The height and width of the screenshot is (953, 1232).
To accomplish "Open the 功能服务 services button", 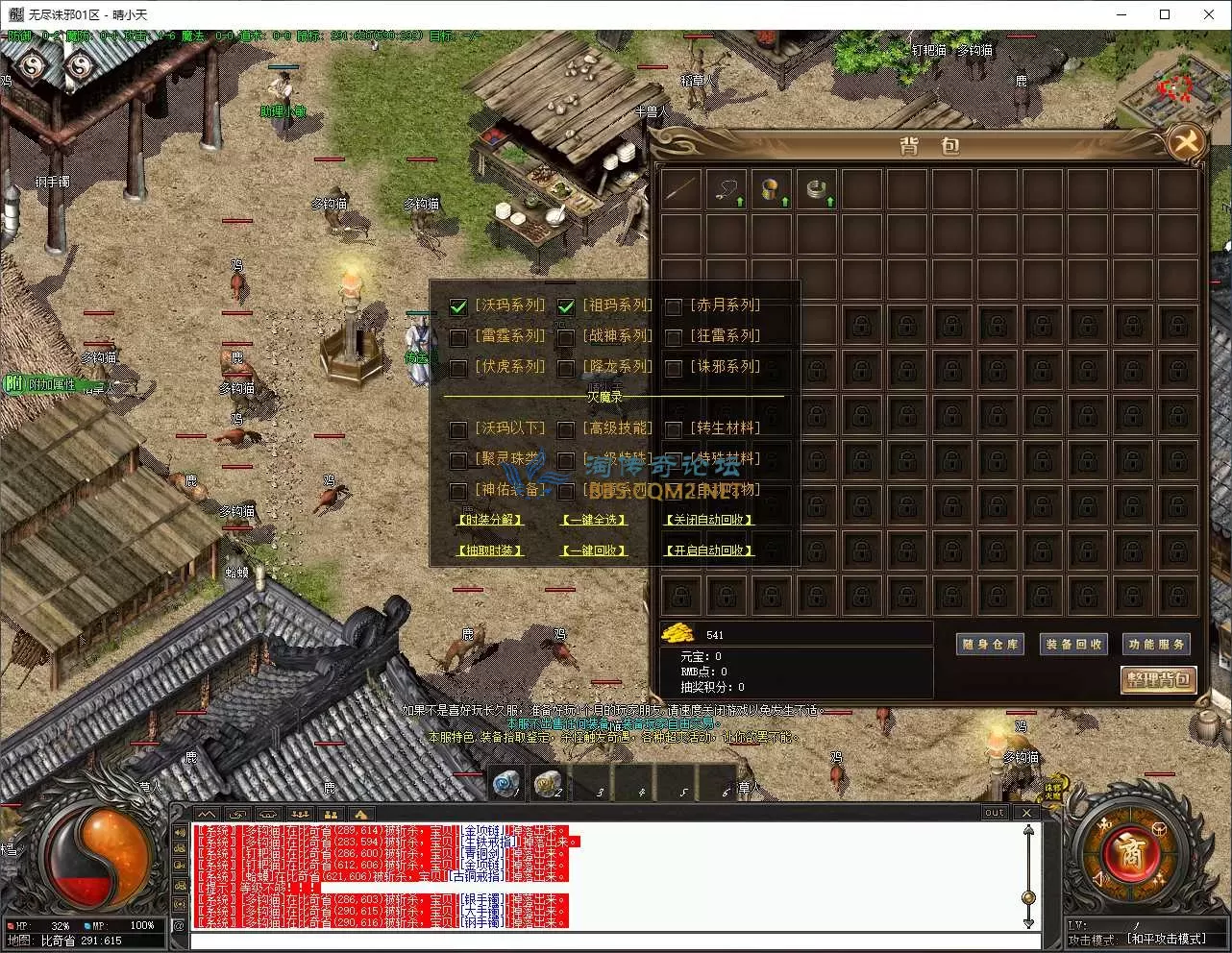I will (x=1156, y=645).
